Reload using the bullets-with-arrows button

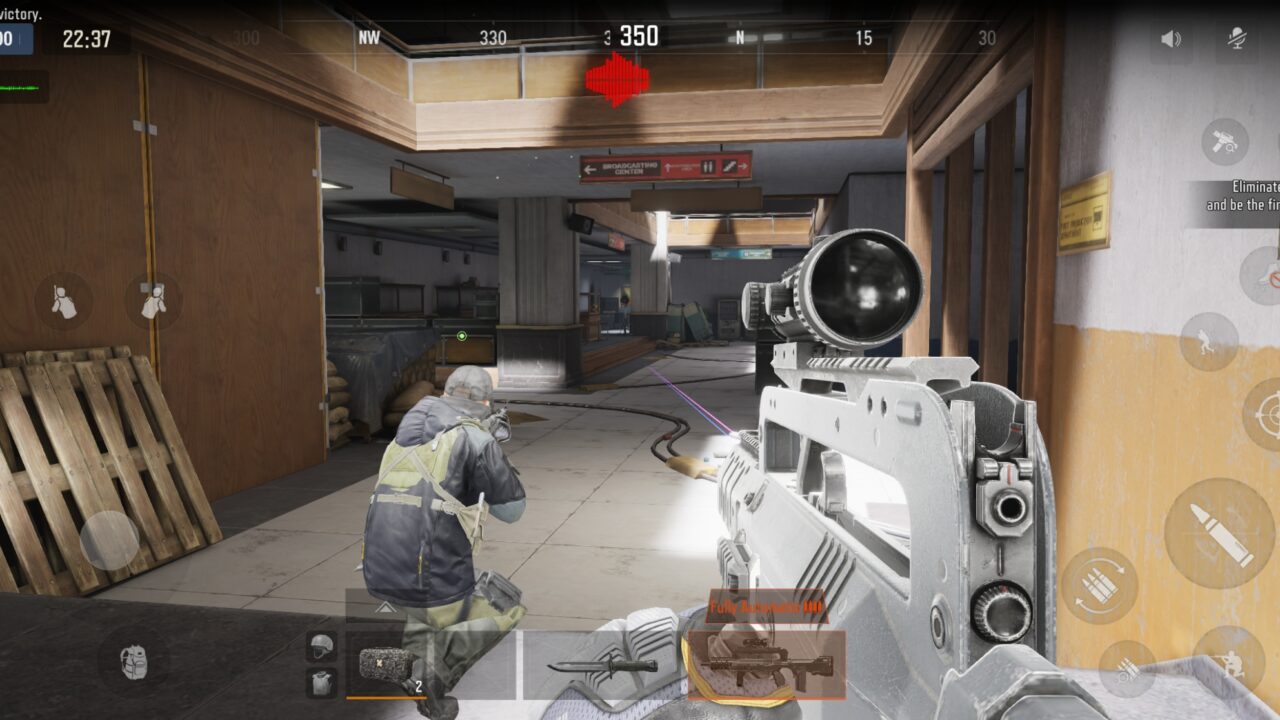[1099, 587]
